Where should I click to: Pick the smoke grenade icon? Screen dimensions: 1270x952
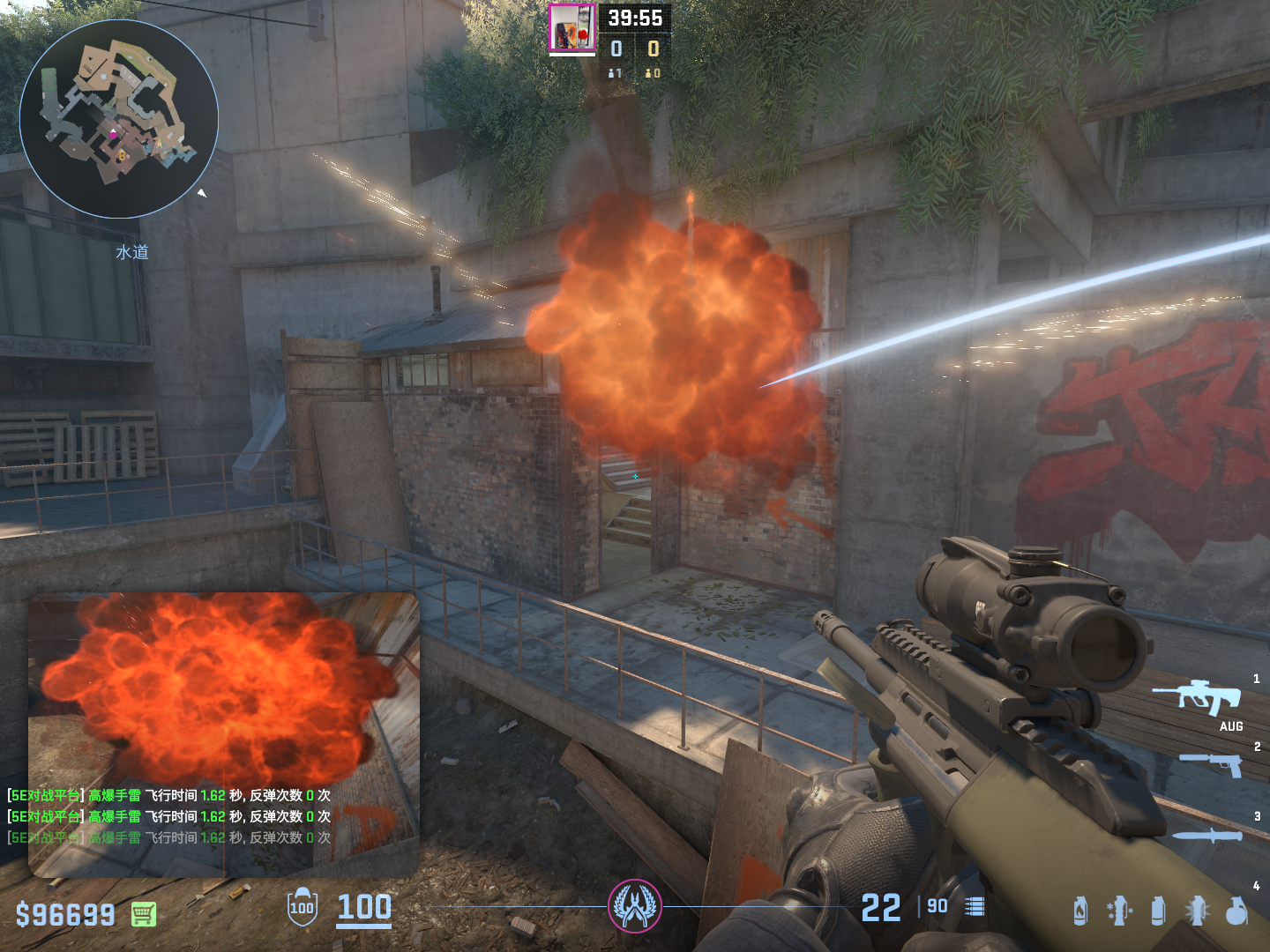(1158, 911)
